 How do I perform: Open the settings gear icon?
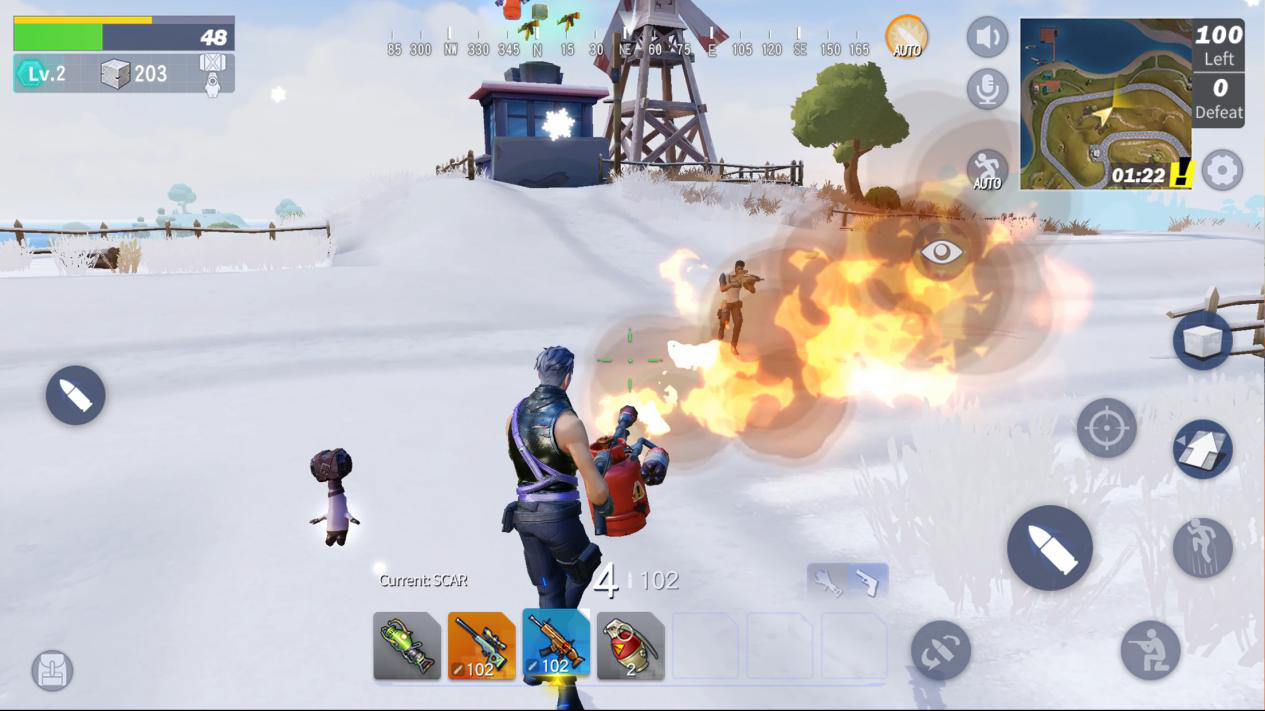click(x=1222, y=170)
